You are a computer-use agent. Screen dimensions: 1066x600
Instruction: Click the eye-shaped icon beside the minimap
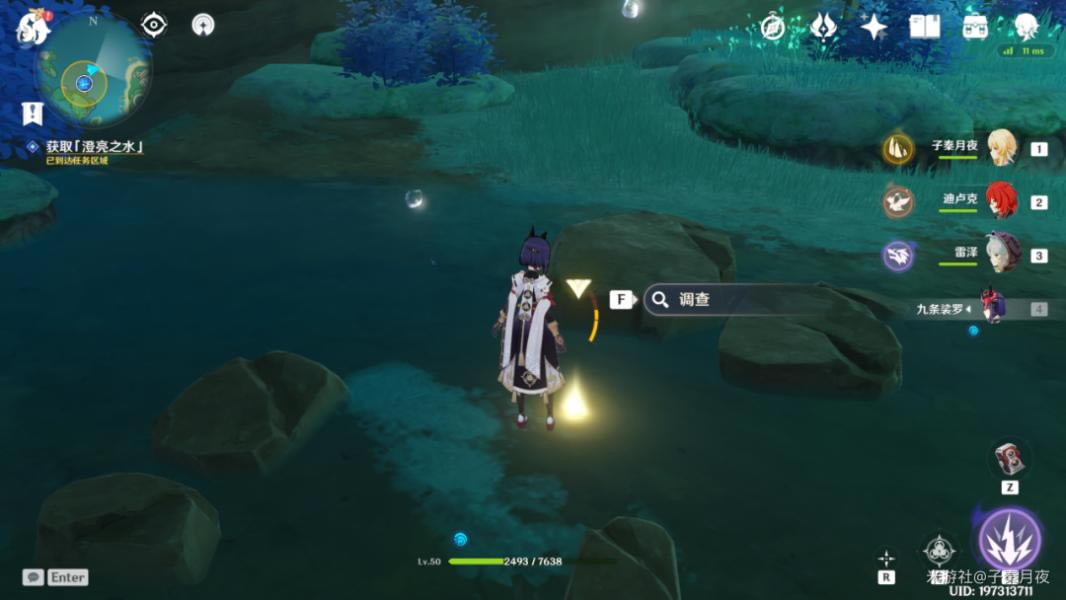coord(154,25)
